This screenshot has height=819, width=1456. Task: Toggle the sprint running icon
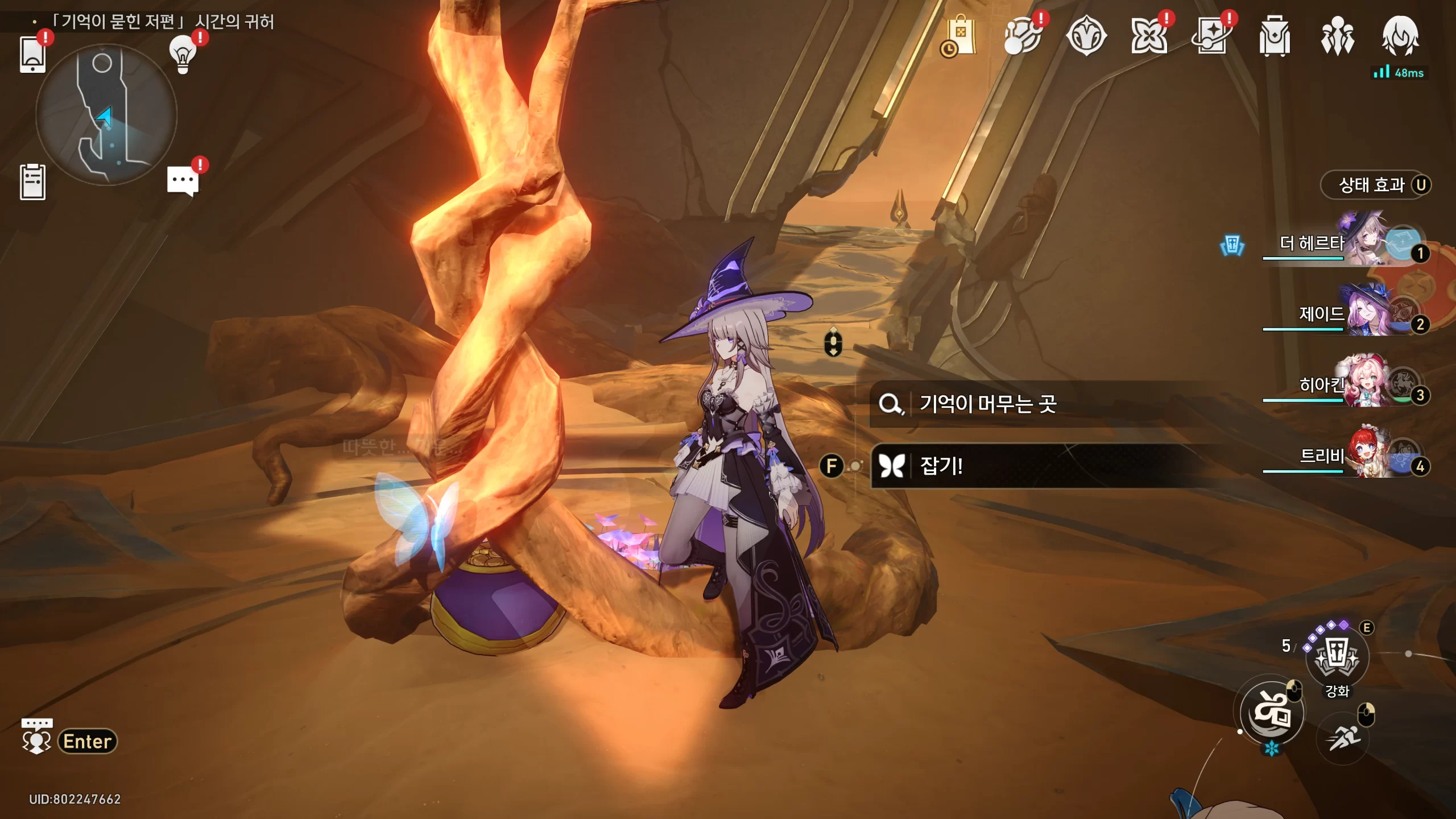pos(1343,738)
